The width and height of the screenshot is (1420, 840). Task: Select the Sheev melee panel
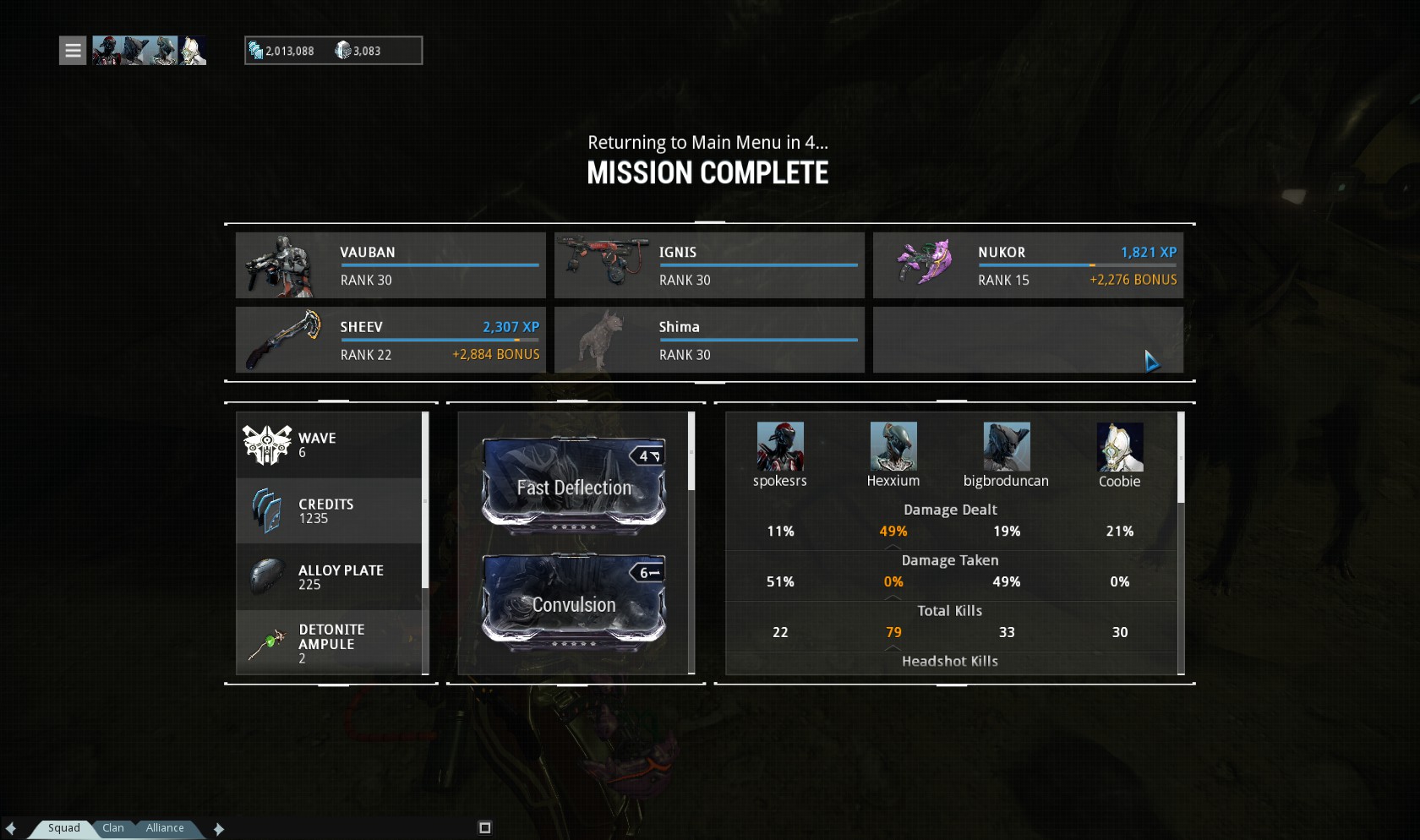390,340
